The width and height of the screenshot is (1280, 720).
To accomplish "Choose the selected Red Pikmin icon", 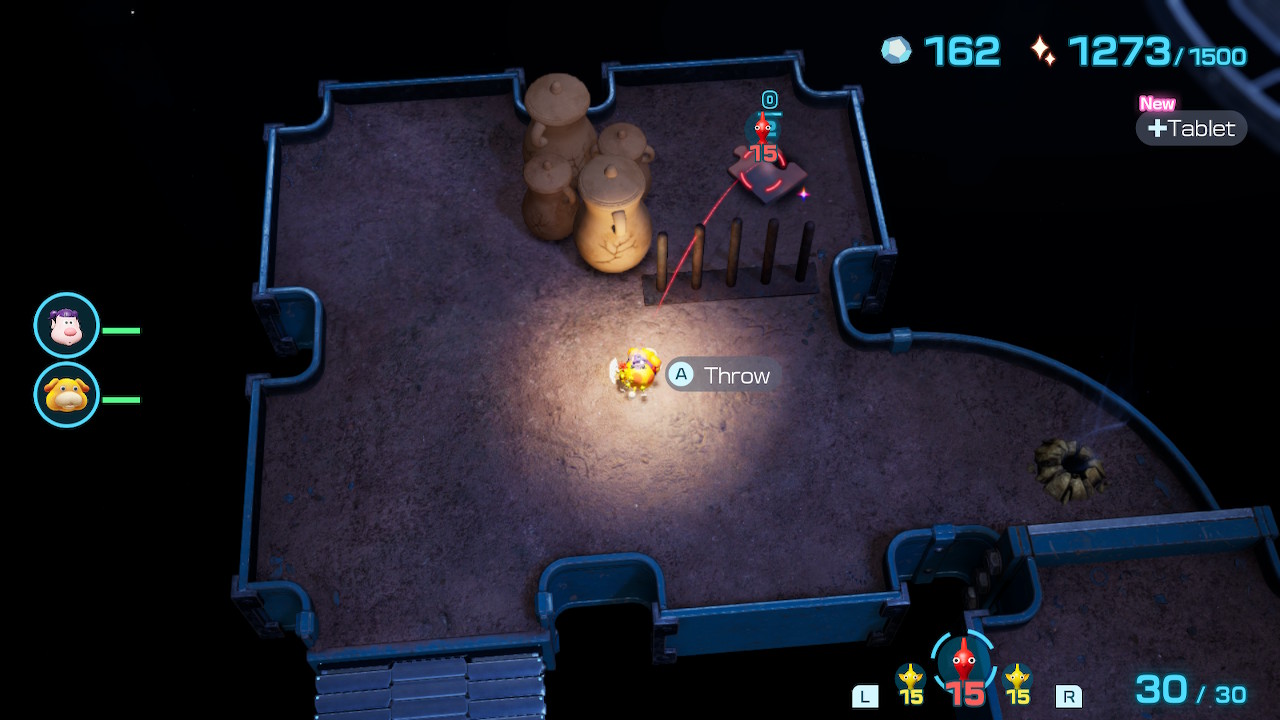I will pos(963,663).
